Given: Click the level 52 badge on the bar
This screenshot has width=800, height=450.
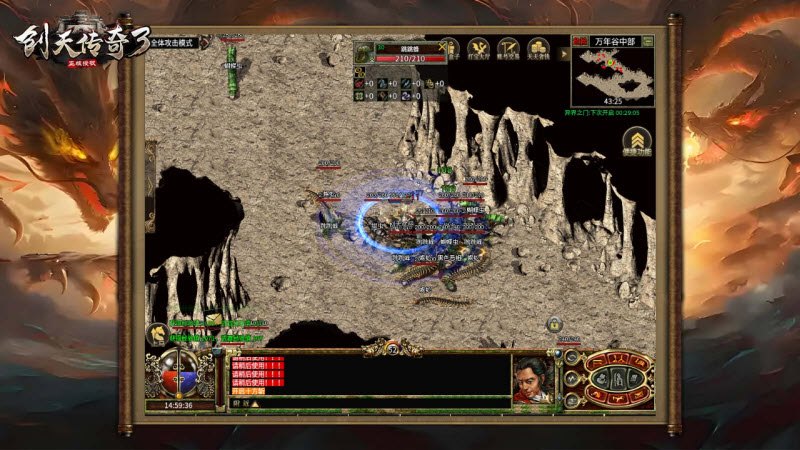Looking at the screenshot, I should 392,349.
